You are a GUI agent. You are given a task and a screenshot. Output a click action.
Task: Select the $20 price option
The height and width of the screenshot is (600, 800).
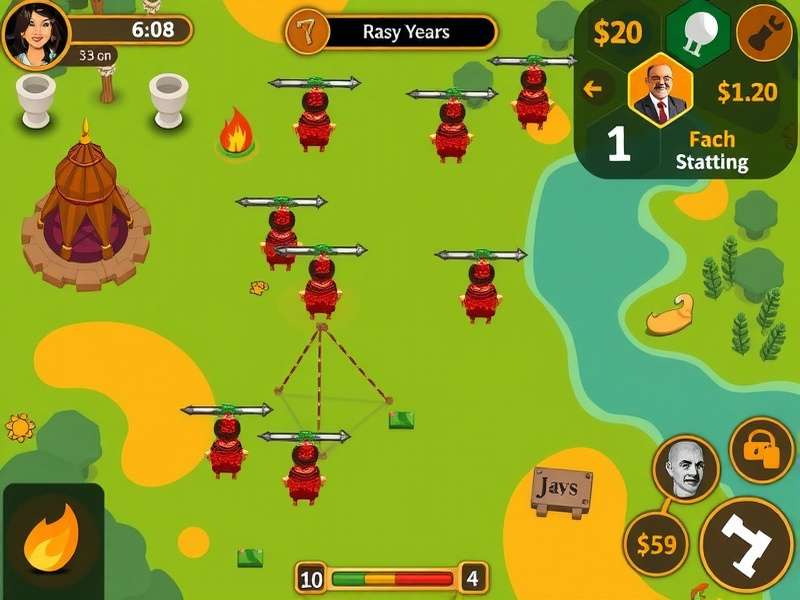[617, 33]
